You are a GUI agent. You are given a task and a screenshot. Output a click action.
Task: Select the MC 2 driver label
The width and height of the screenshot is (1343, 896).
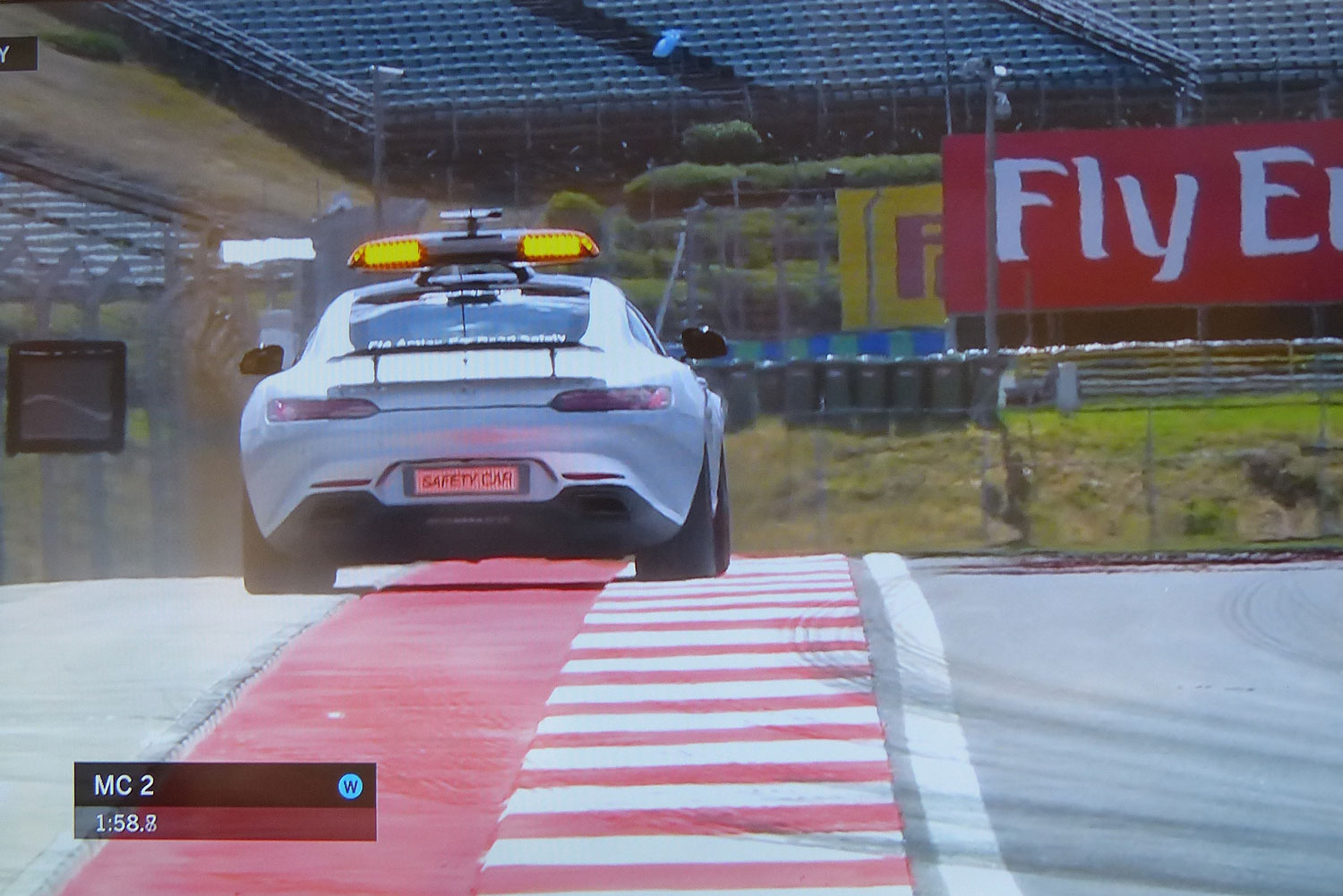[x=124, y=786]
